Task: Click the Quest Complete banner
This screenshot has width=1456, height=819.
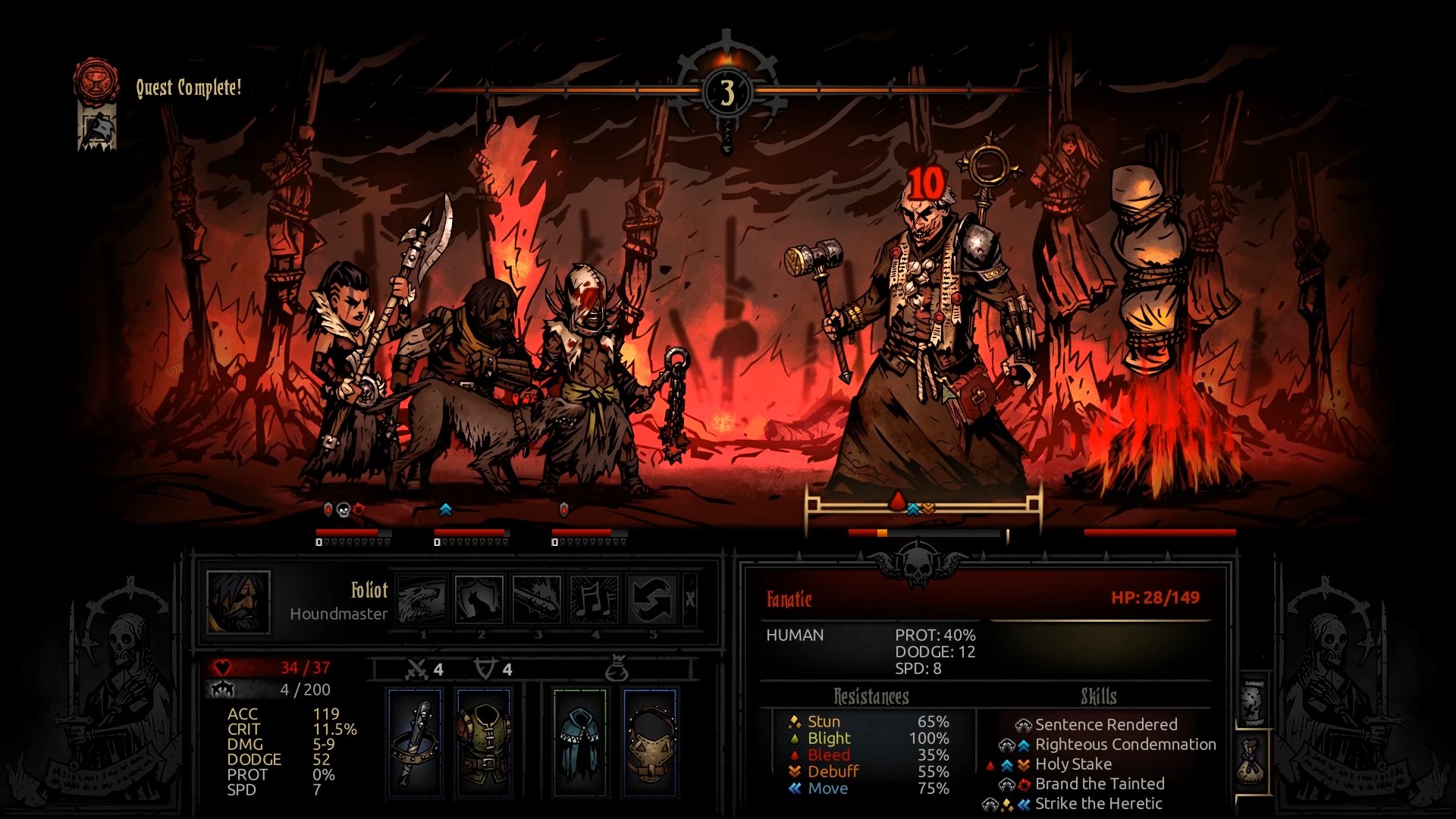Action: 188,87
